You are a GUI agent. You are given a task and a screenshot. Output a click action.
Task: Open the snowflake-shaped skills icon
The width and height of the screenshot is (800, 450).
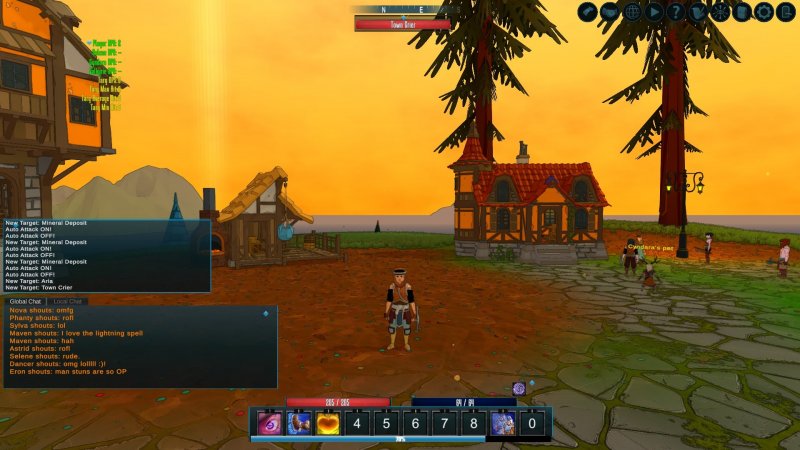720,12
